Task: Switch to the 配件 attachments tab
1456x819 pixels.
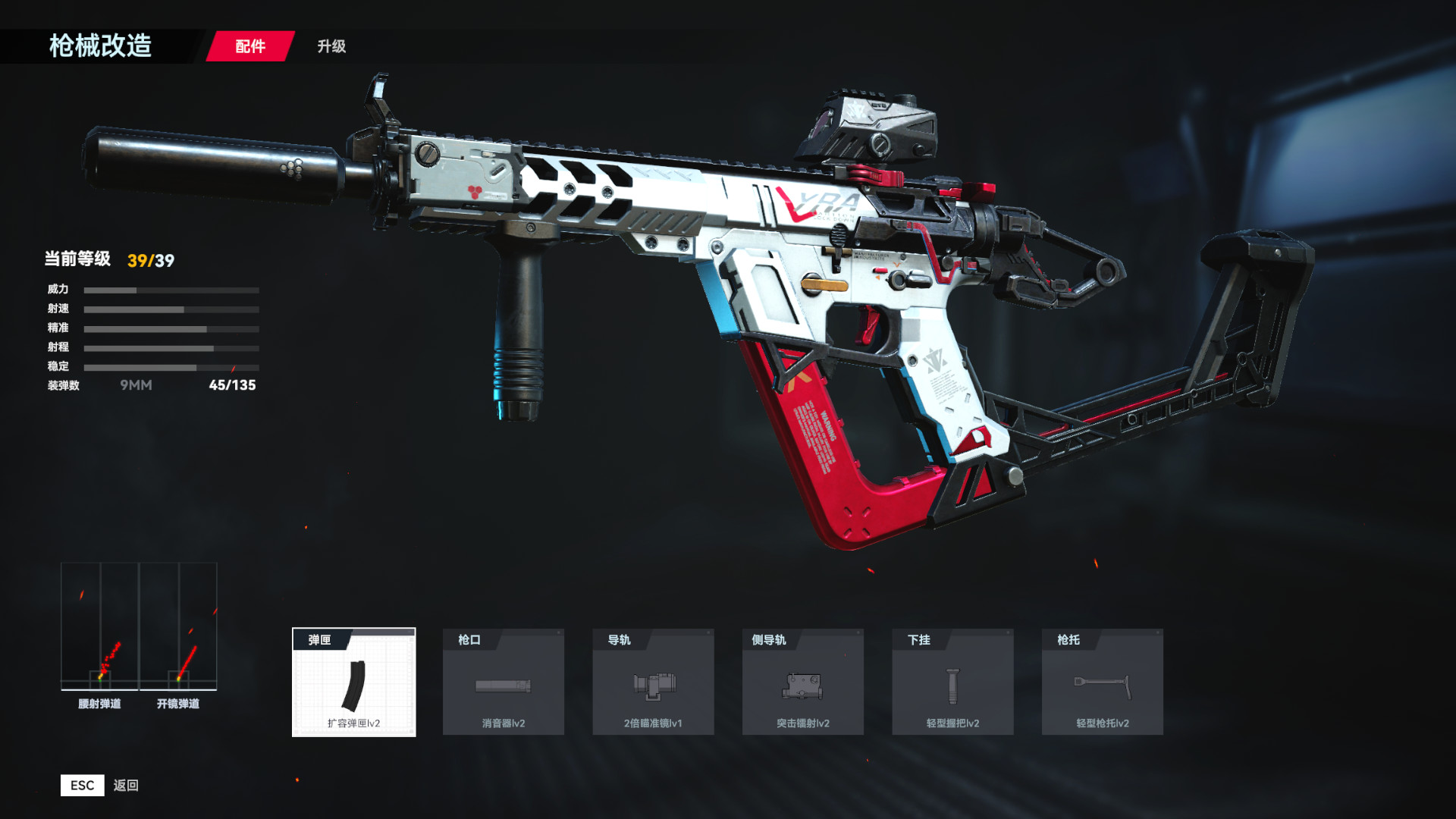Action: [250, 46]
